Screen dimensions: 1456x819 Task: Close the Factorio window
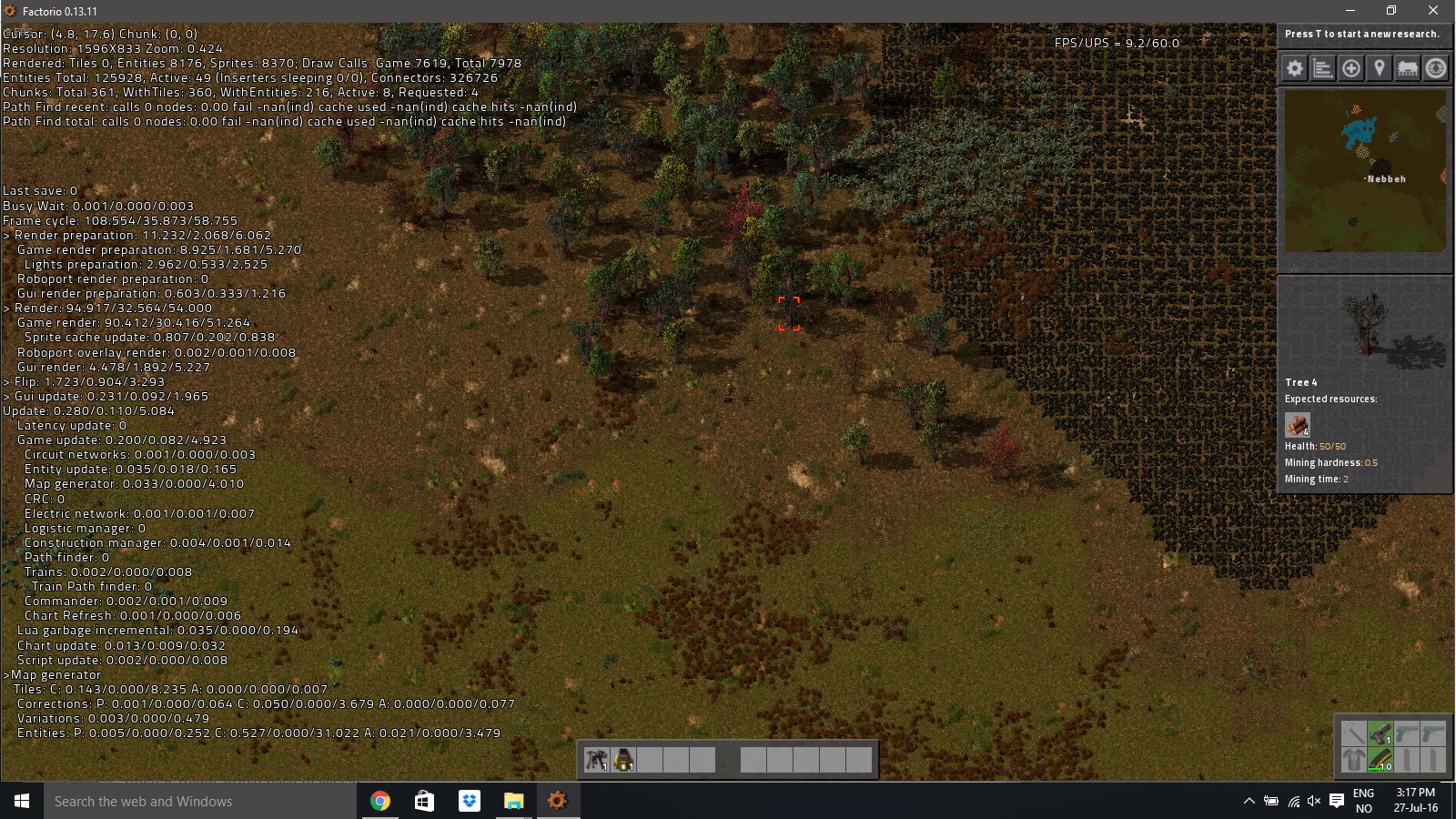click(1433, 11)
